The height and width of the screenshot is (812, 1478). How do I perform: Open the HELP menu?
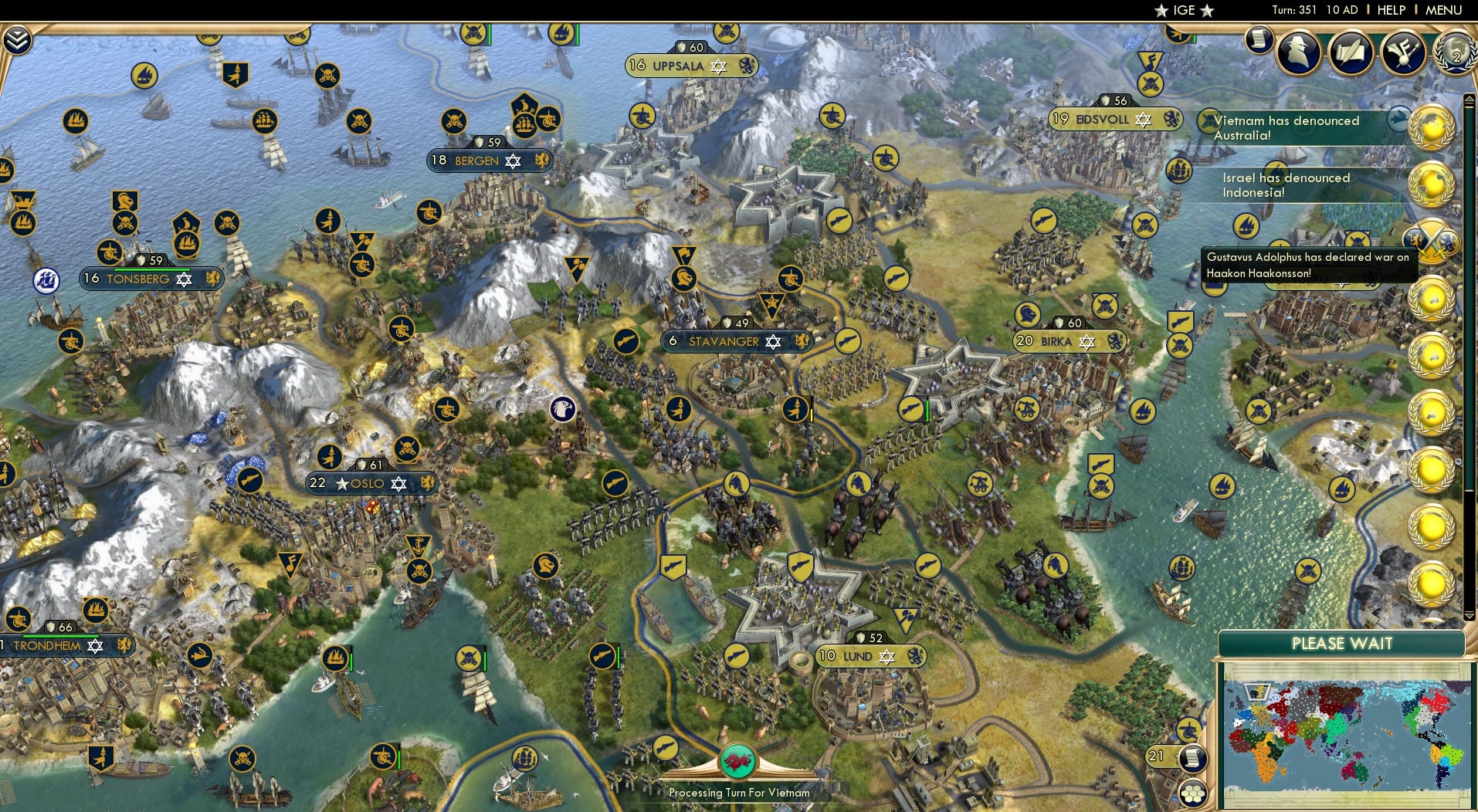[1392, 10]
